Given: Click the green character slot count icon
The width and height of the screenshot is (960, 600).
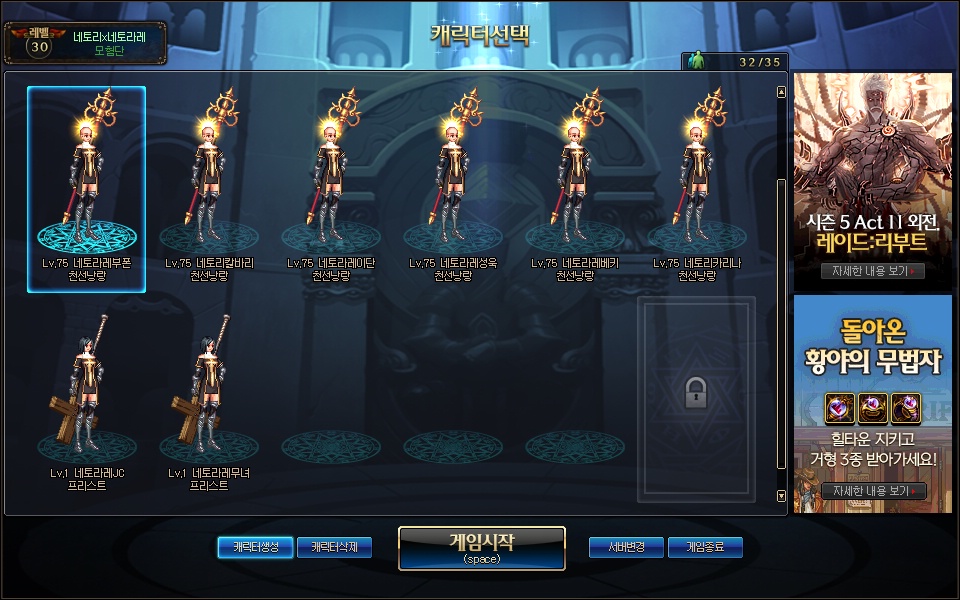Looking at the screenshot, I should 697,62.
